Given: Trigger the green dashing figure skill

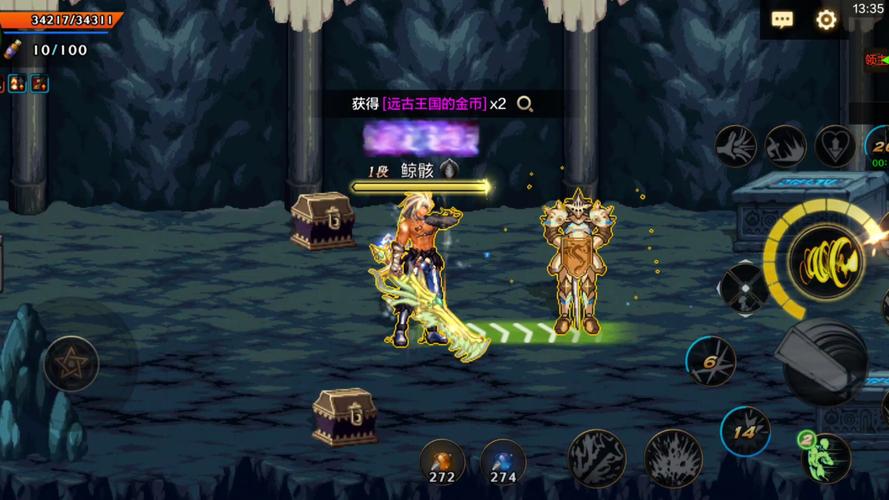Looking at the screenshot, I should coord(826,456).
